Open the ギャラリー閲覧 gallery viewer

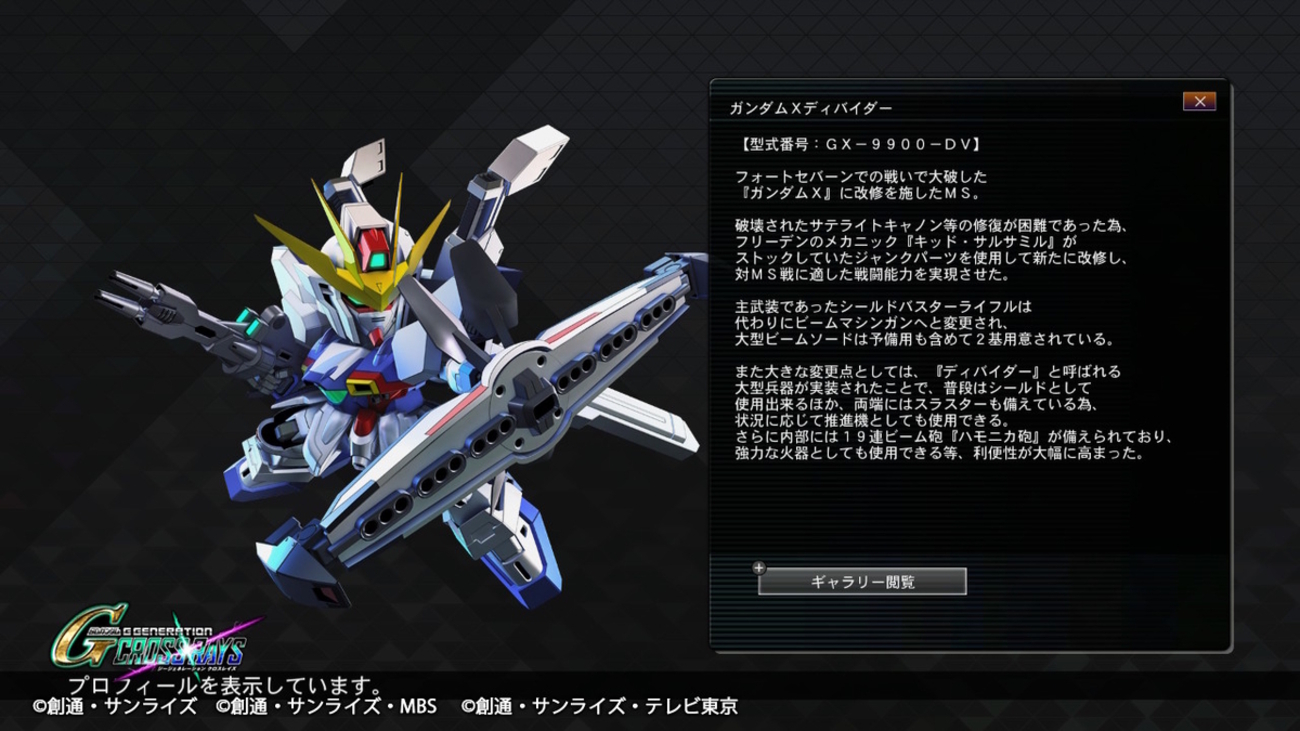click(862, 581)
